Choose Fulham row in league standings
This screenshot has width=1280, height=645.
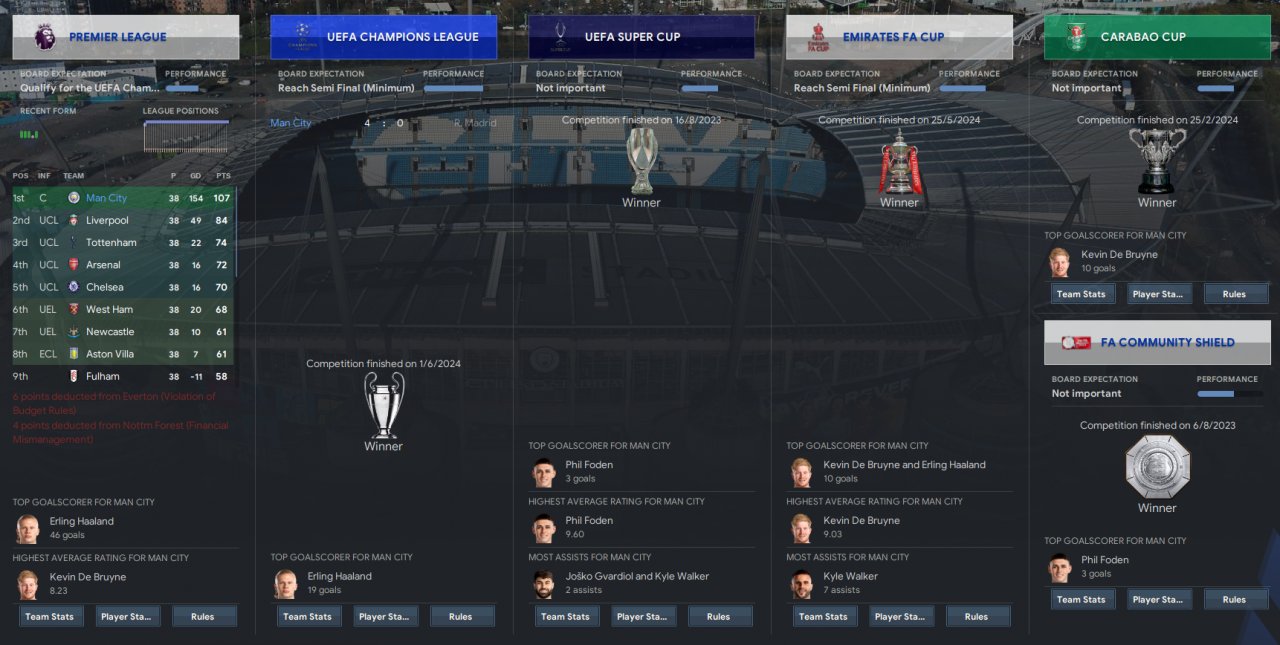102,377
